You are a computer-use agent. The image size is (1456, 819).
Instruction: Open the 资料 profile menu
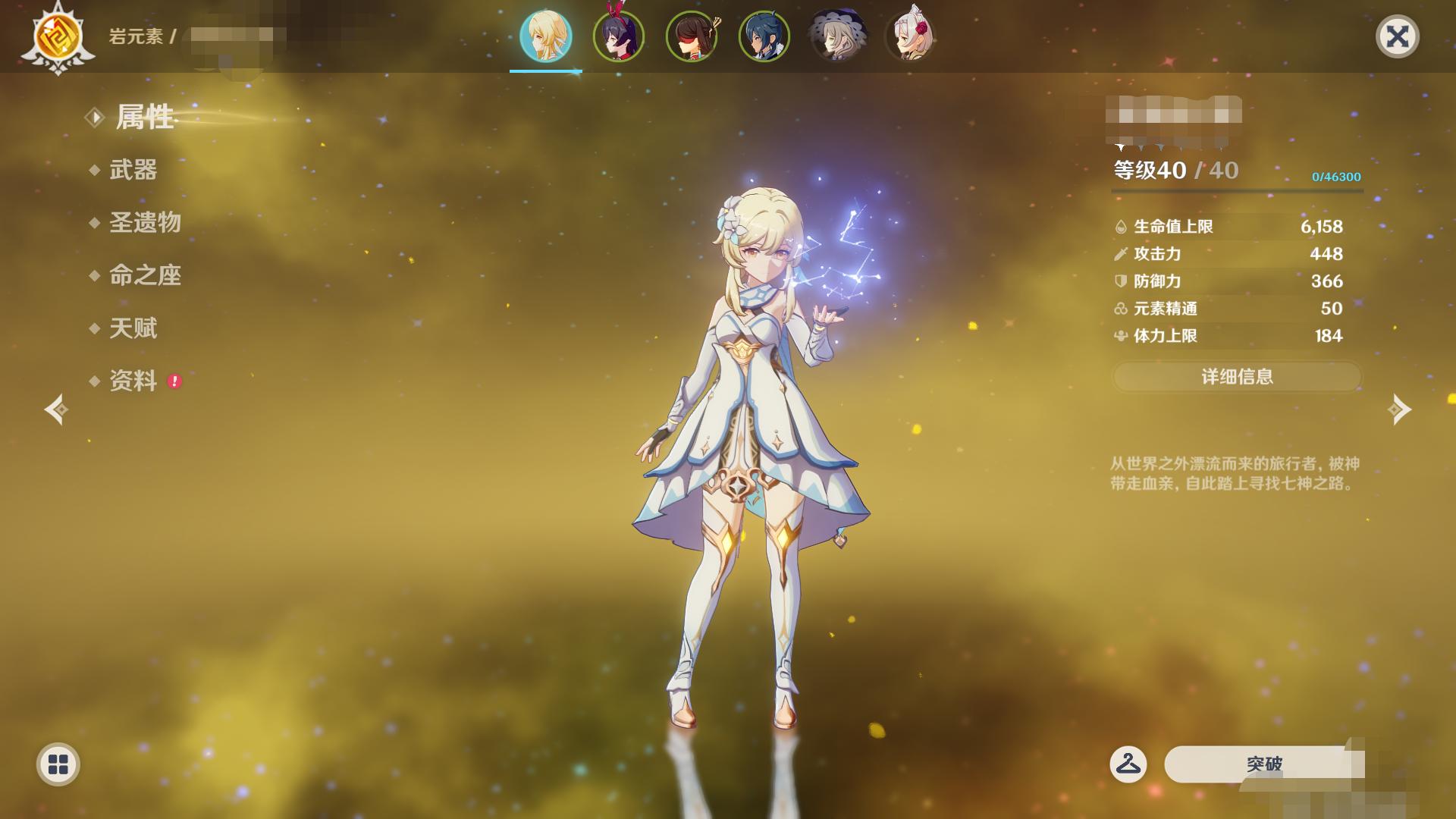133,381
